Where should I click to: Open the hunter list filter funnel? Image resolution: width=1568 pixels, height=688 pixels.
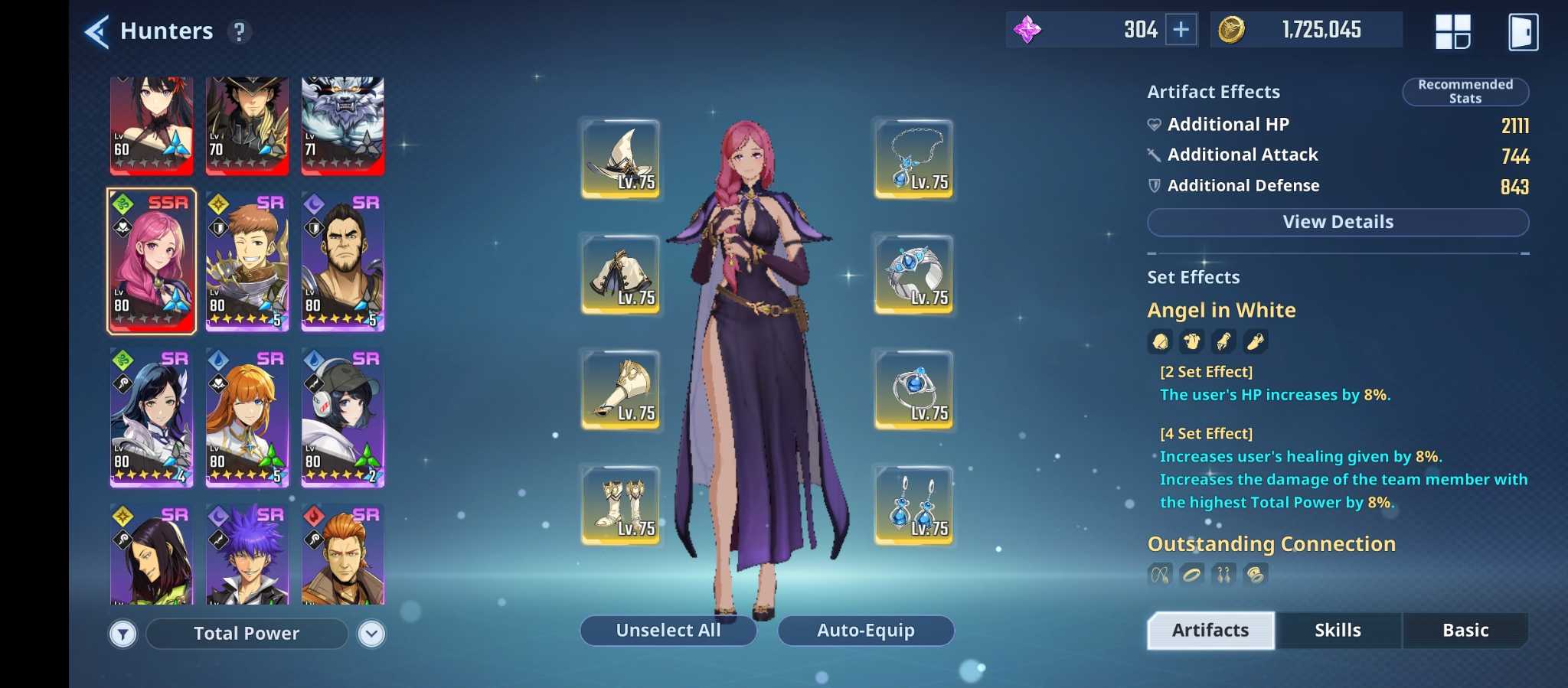click(x=122, y=634)
